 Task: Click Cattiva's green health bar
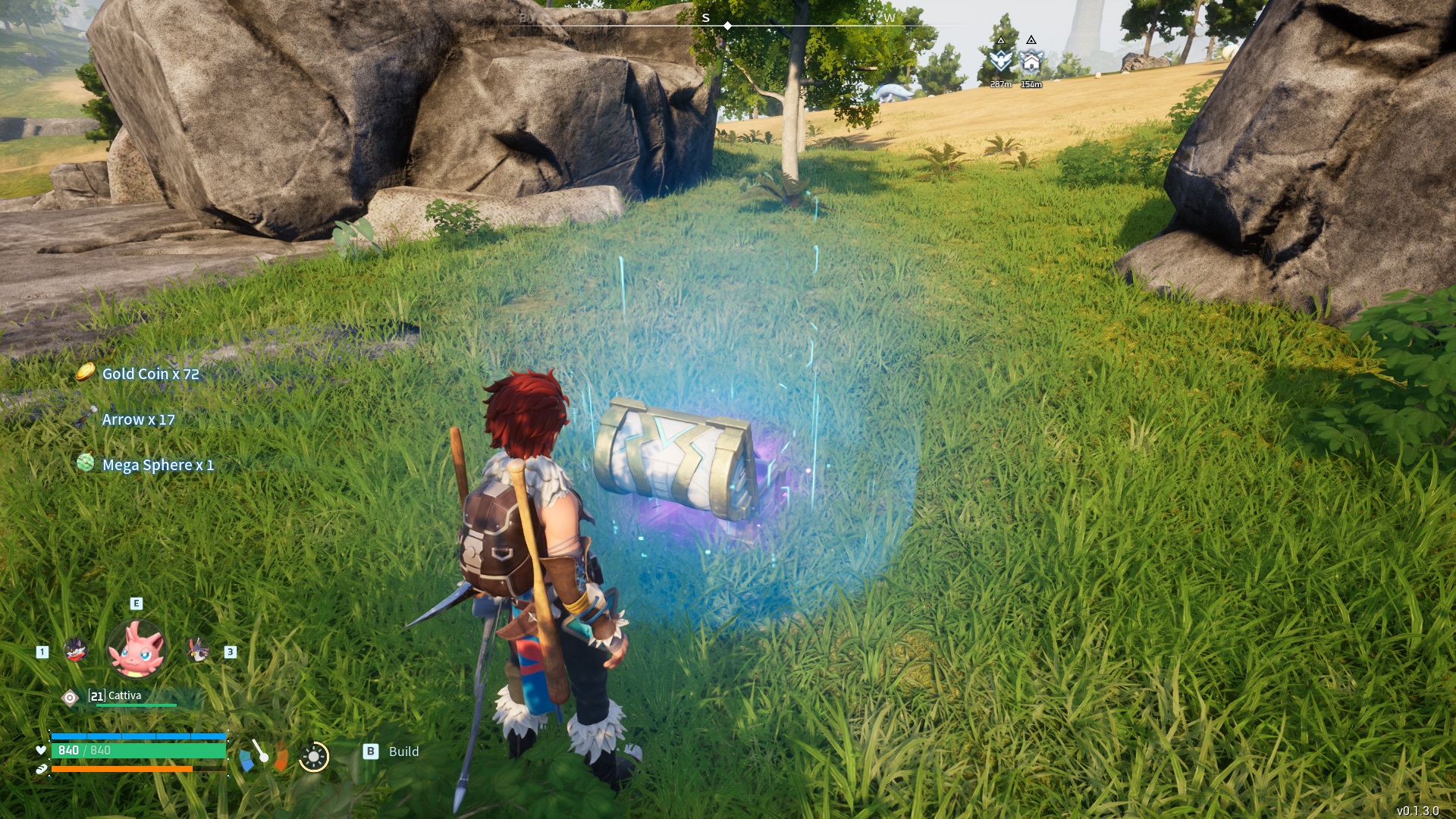pos(136,705)
